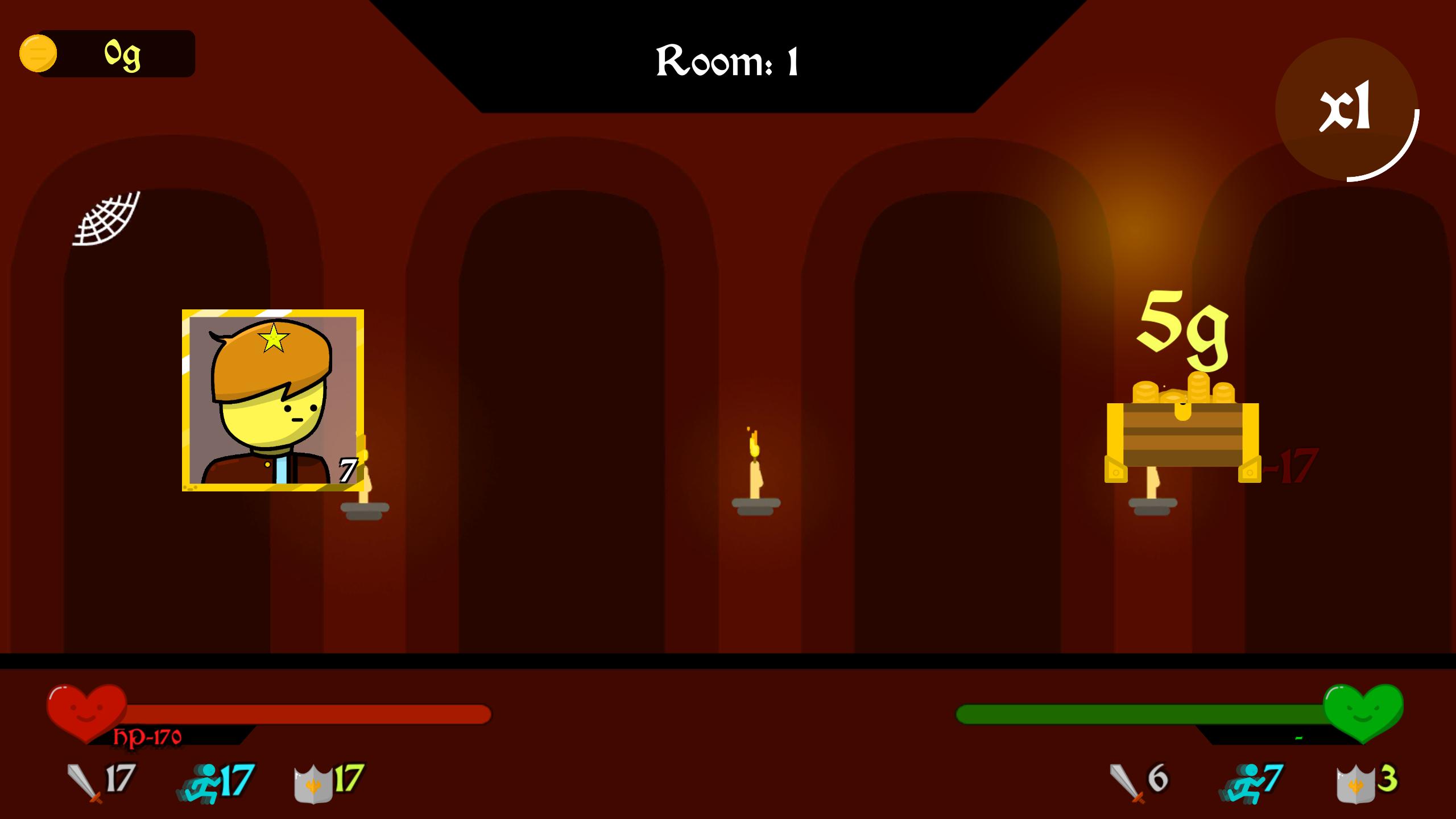Click the 0g gold counter display
The width and height of the screenshot is (1456, 819).
[x=122, y=53]
